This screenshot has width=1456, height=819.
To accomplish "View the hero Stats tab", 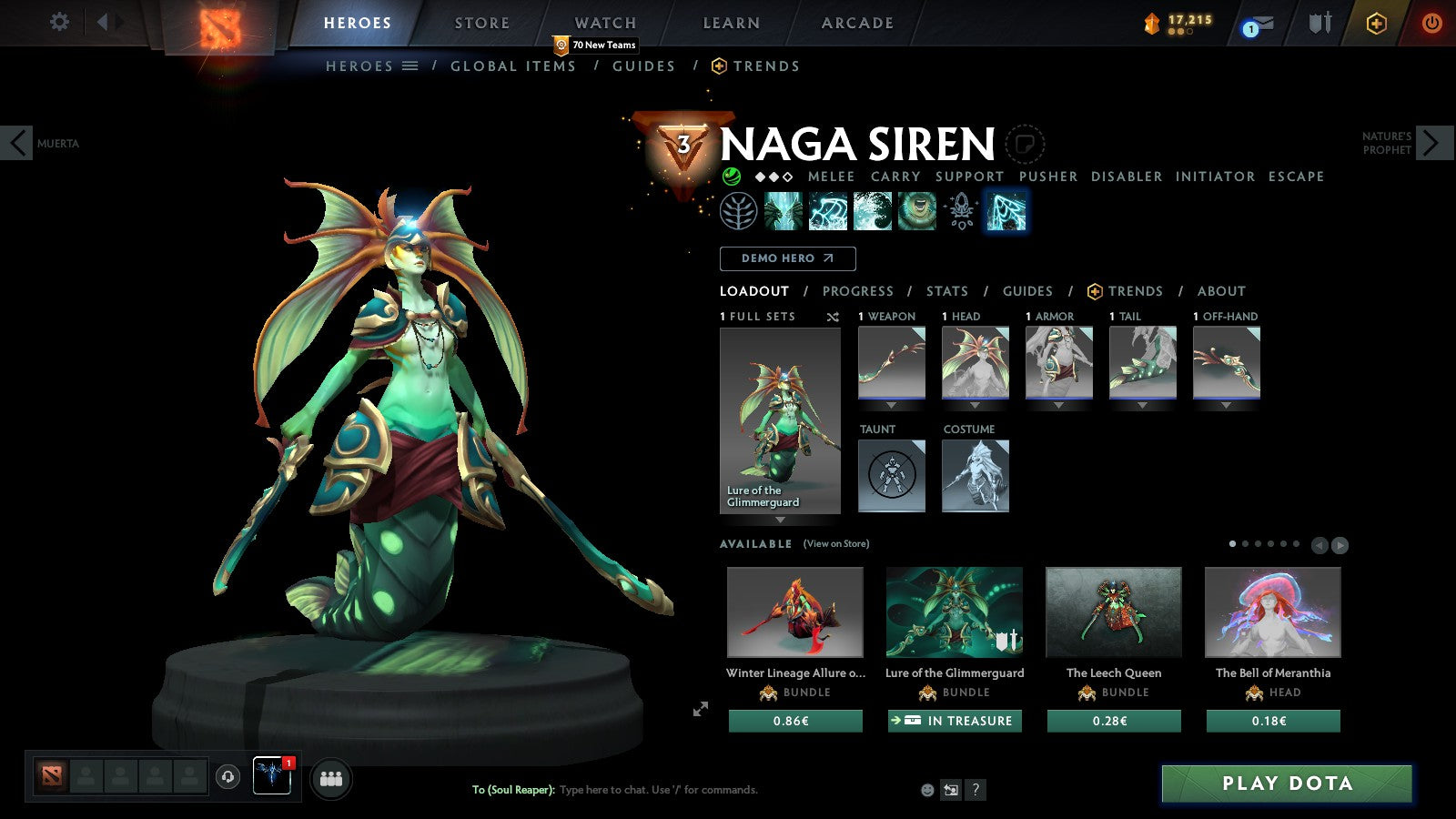I will click(x=946, y=291).
